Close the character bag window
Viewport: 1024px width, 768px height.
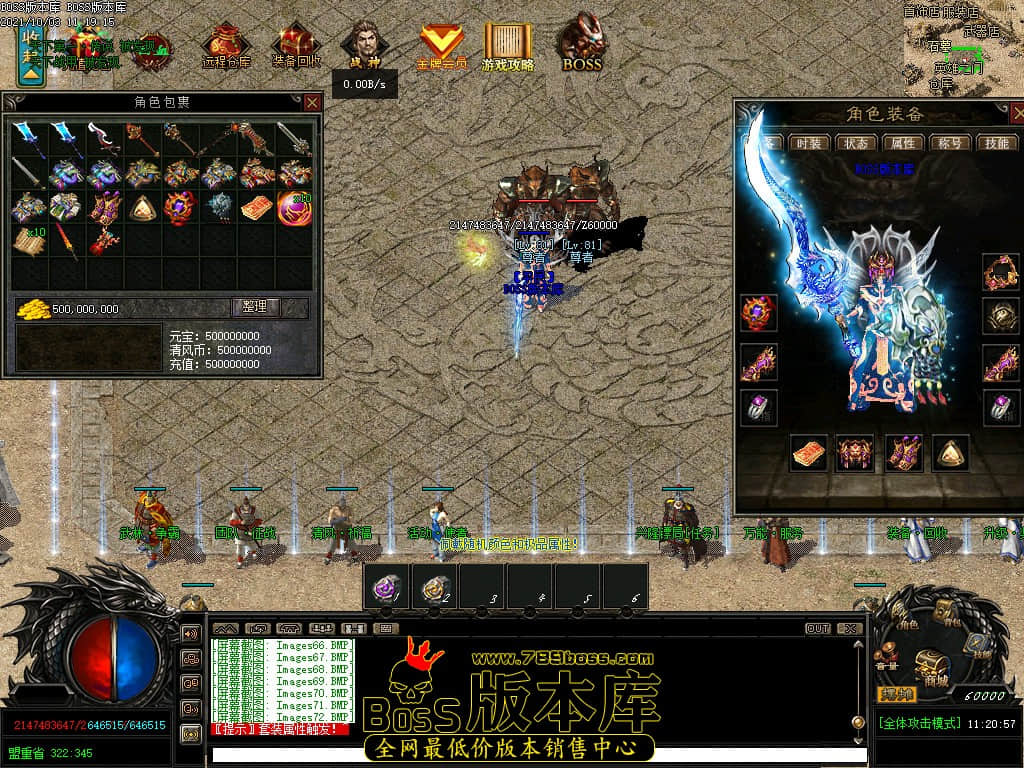click(x=313, y=102)
